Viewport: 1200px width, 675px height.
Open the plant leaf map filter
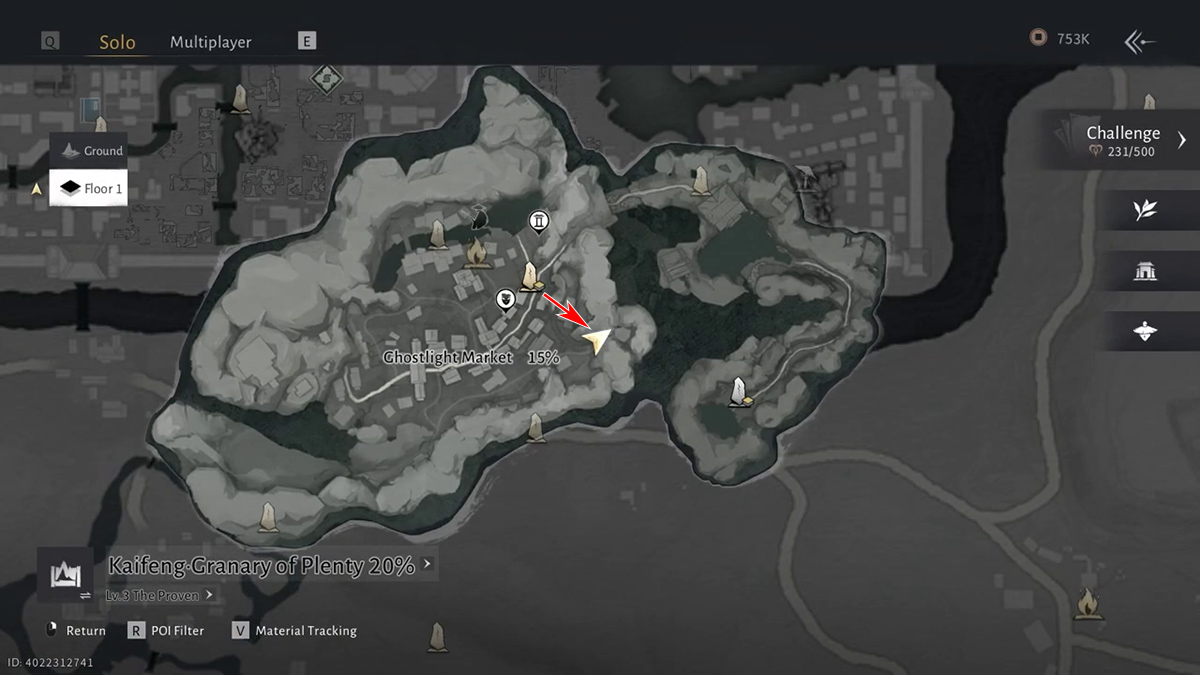(x=1145, y=210)
